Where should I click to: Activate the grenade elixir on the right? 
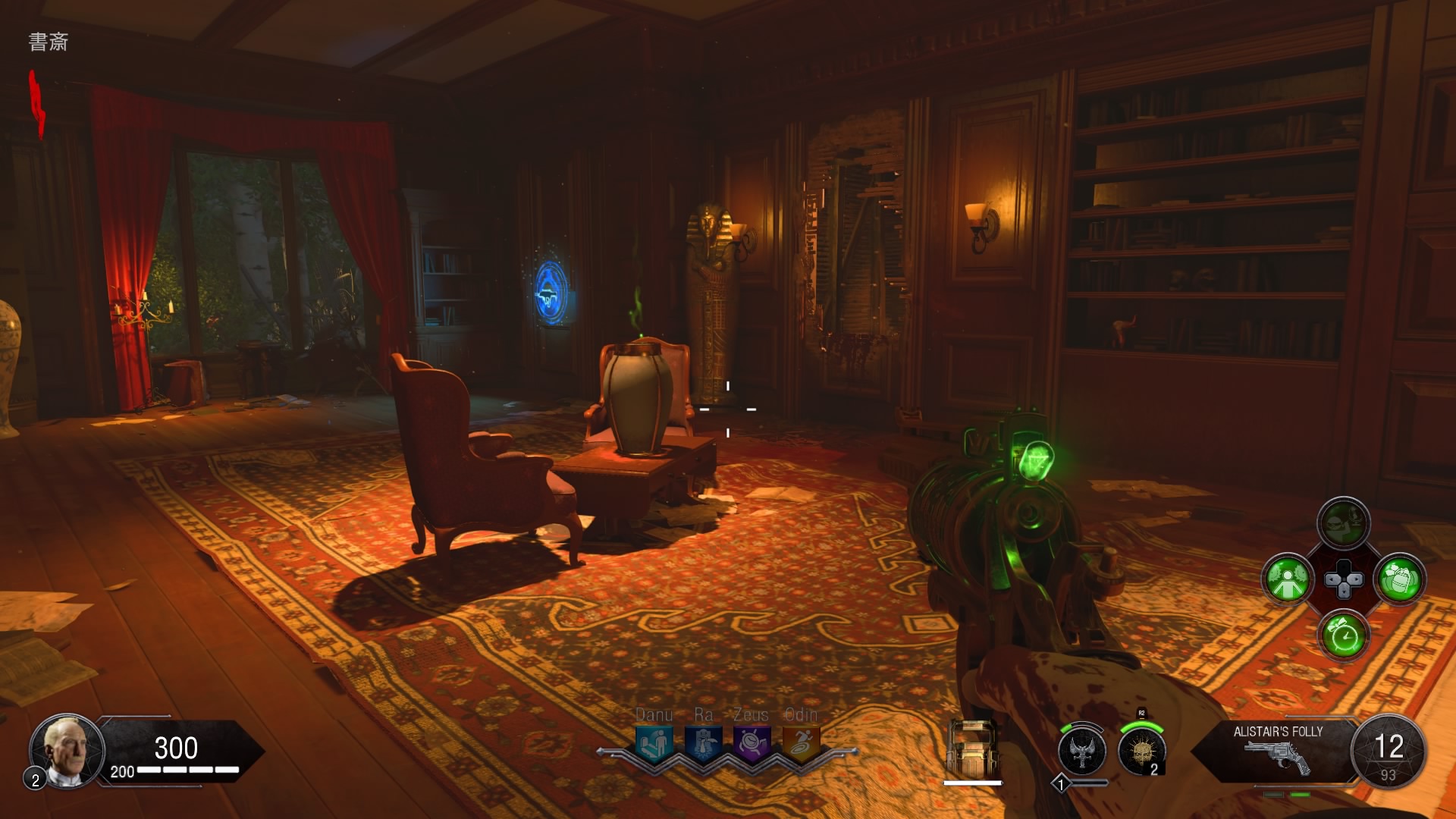[1400, 579]
